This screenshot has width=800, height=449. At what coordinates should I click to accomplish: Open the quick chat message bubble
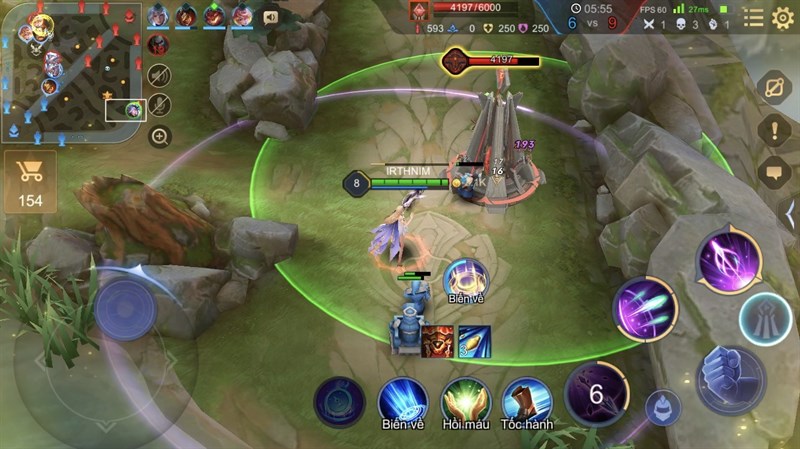pyautogui.click(x=775, y=173)
